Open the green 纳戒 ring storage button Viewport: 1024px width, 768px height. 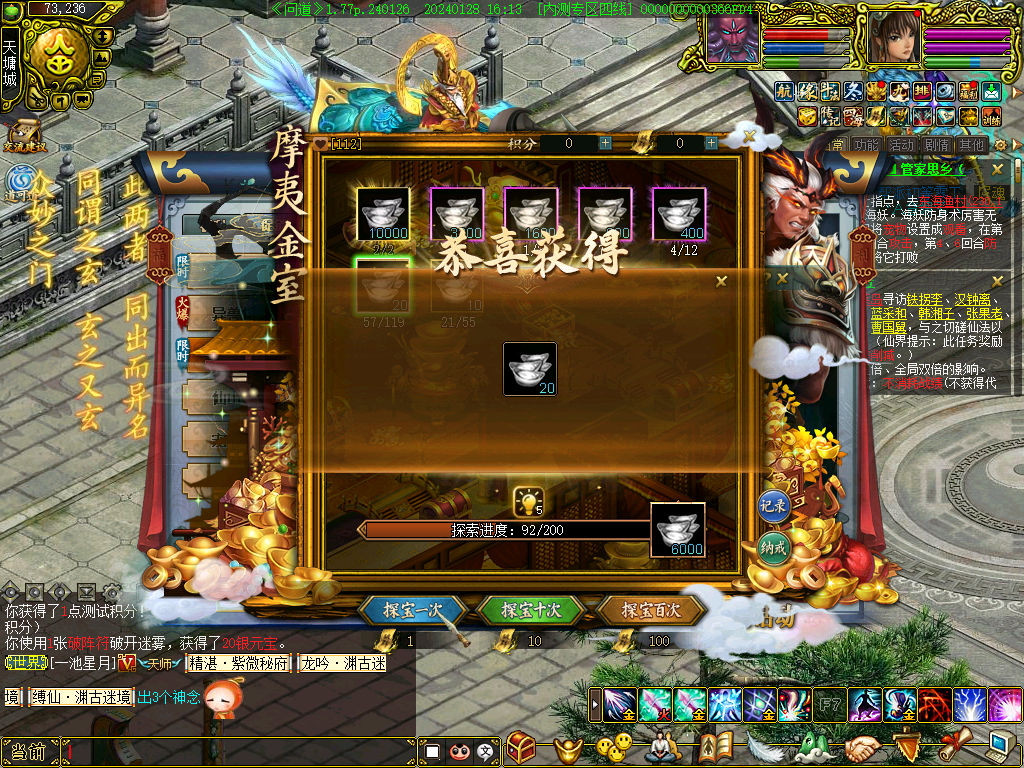(x=774, y=548)
